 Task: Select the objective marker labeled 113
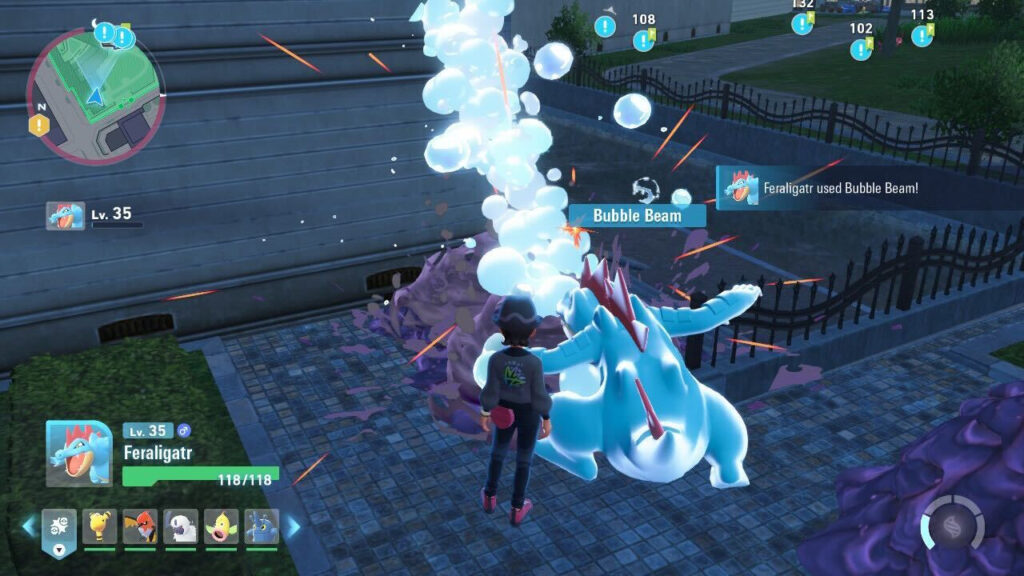922,34
